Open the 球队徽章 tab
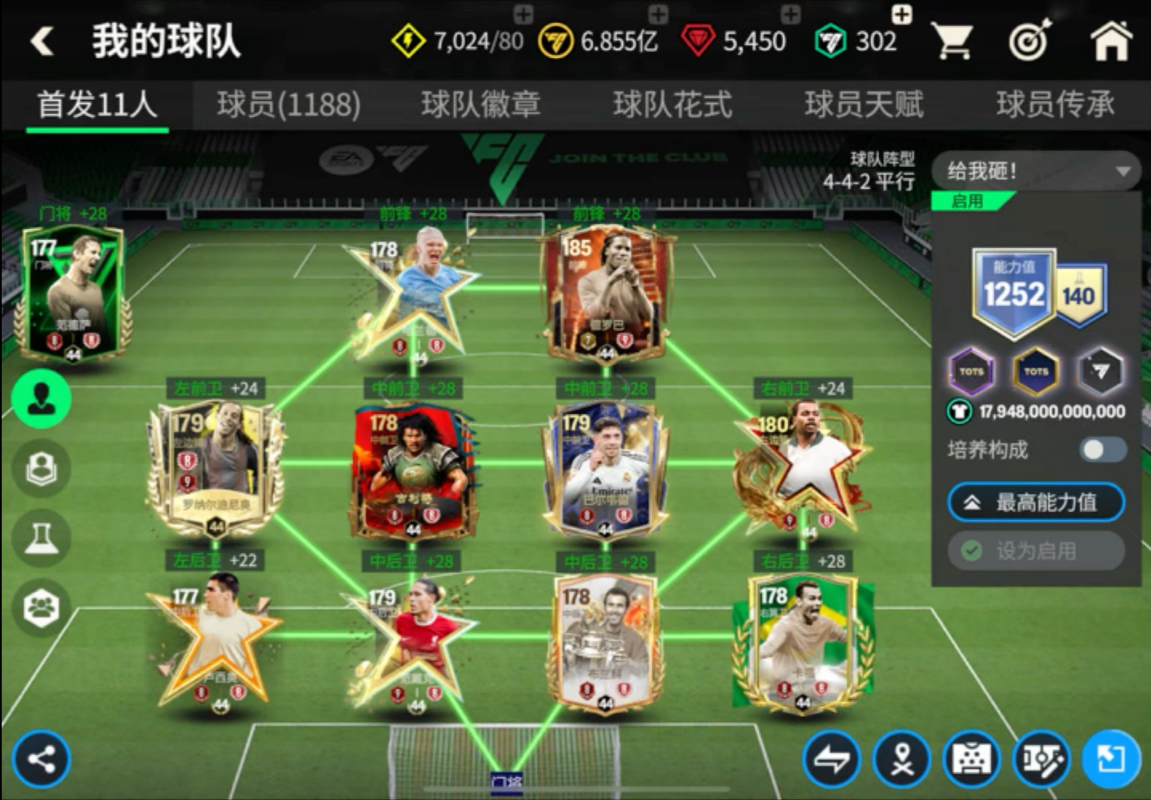This screenshot has width=1151, height=800. click(x=481, y=105)
